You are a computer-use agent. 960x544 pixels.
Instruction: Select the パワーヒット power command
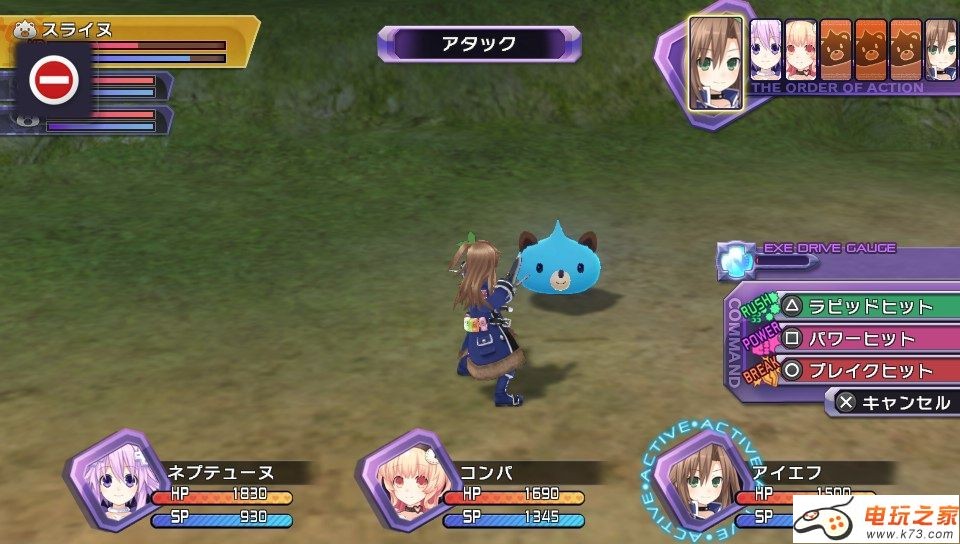pyautogui.click(x=862, y=339)
